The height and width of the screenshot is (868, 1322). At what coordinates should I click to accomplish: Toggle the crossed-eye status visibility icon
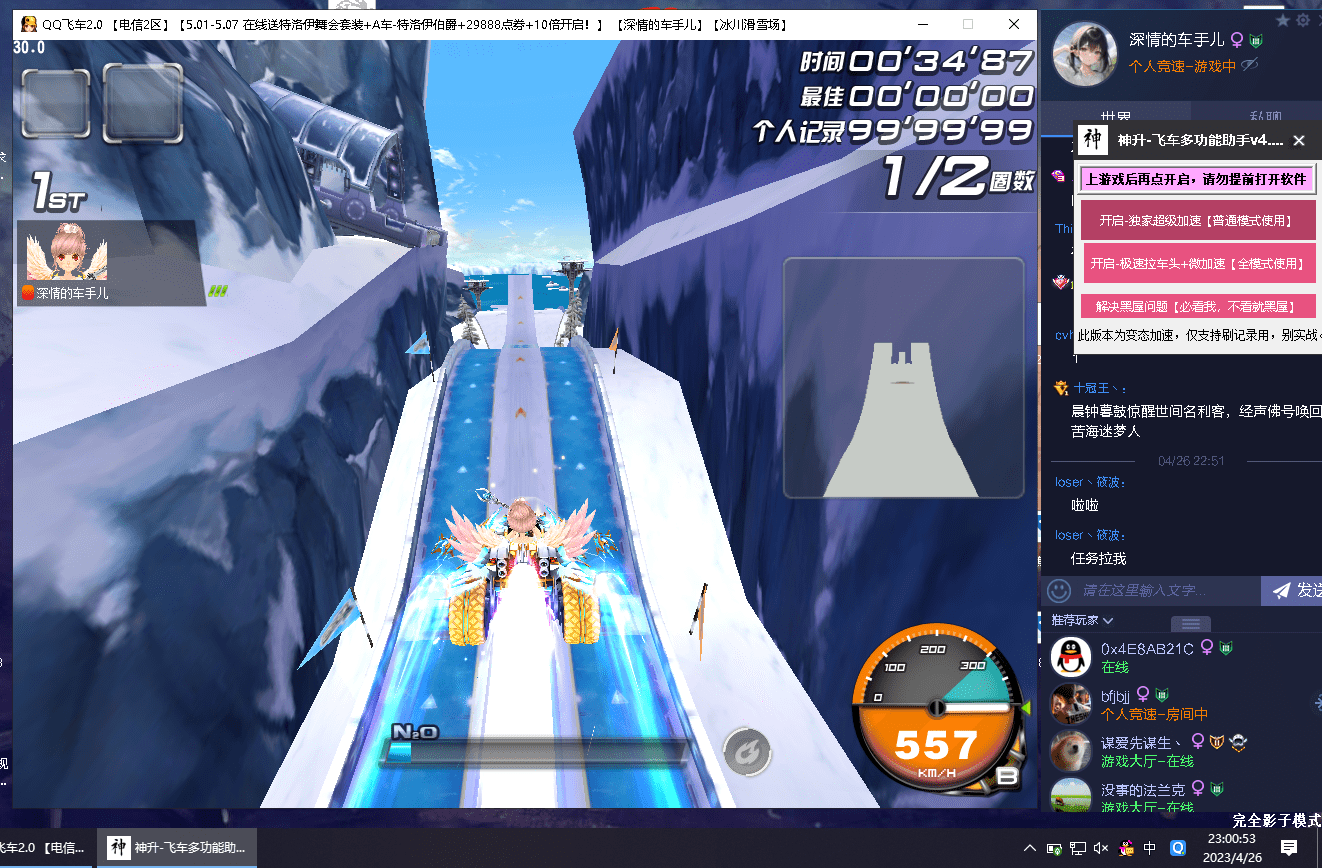(1249, 66)
